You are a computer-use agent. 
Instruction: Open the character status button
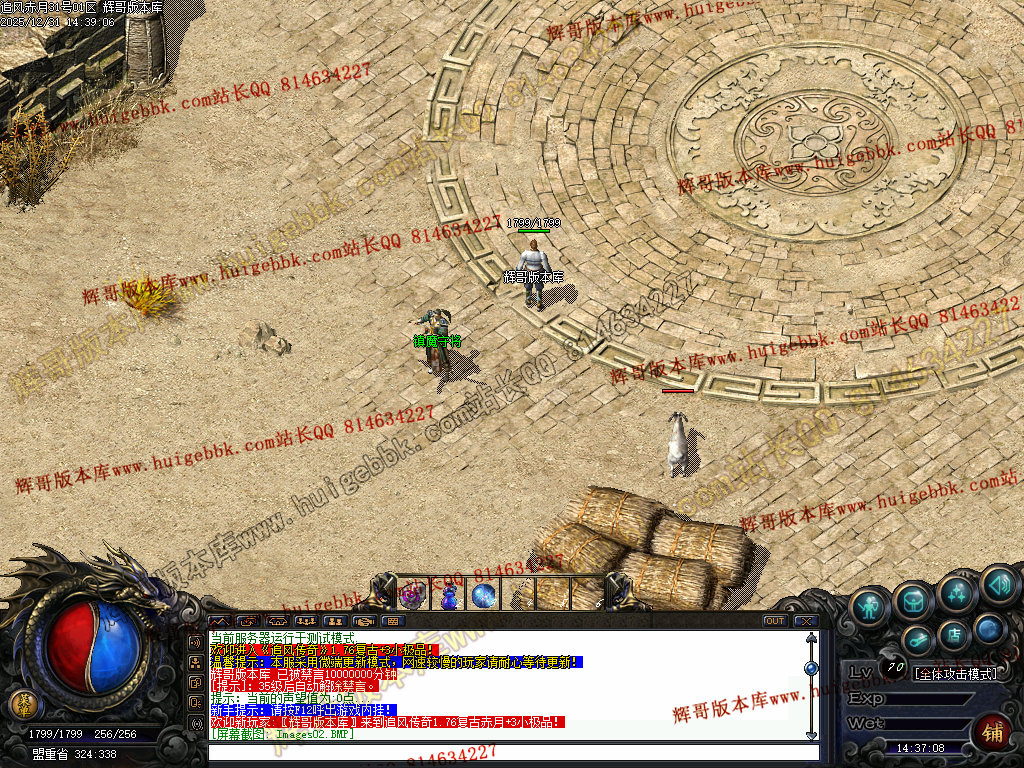pyautogui.click(x=871, y=603)
